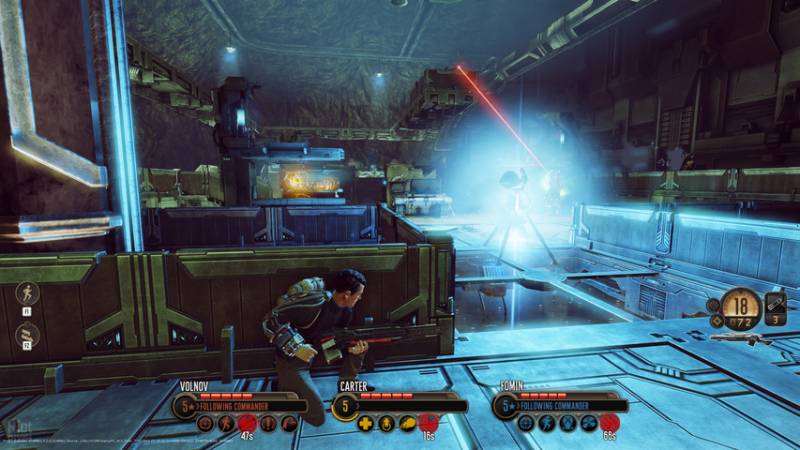Use Fomin's running figure ability

[547, 423]
